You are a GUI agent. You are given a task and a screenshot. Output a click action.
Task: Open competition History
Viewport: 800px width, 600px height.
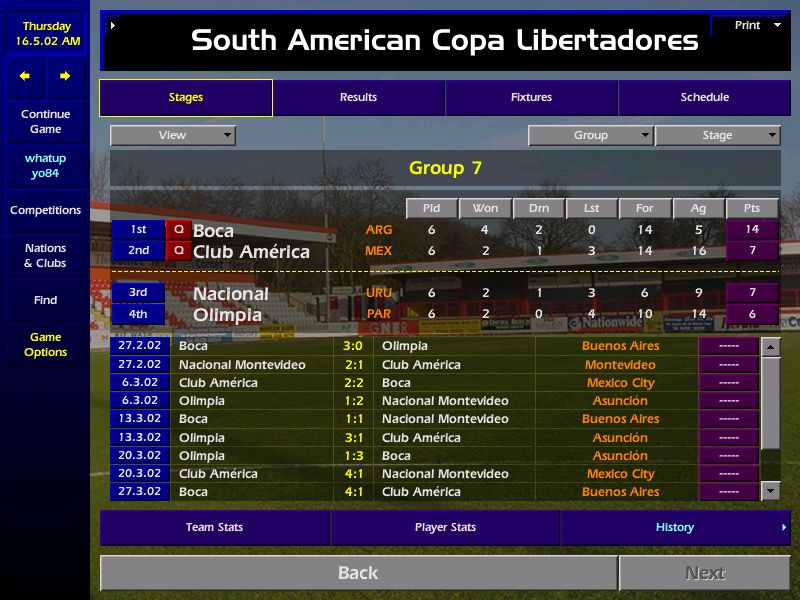click(675, 527)
